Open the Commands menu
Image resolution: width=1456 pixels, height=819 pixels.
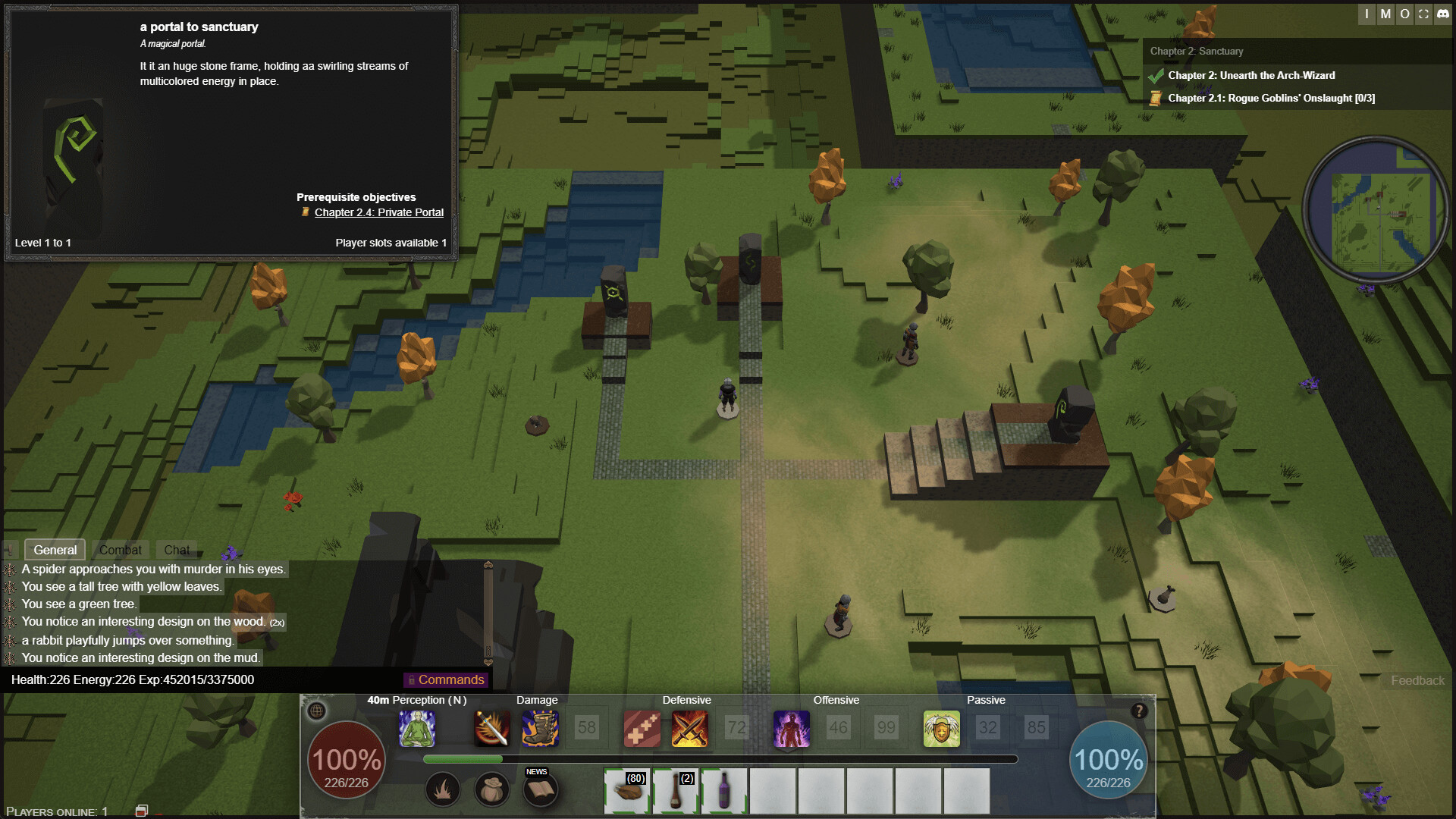point(446,679)
